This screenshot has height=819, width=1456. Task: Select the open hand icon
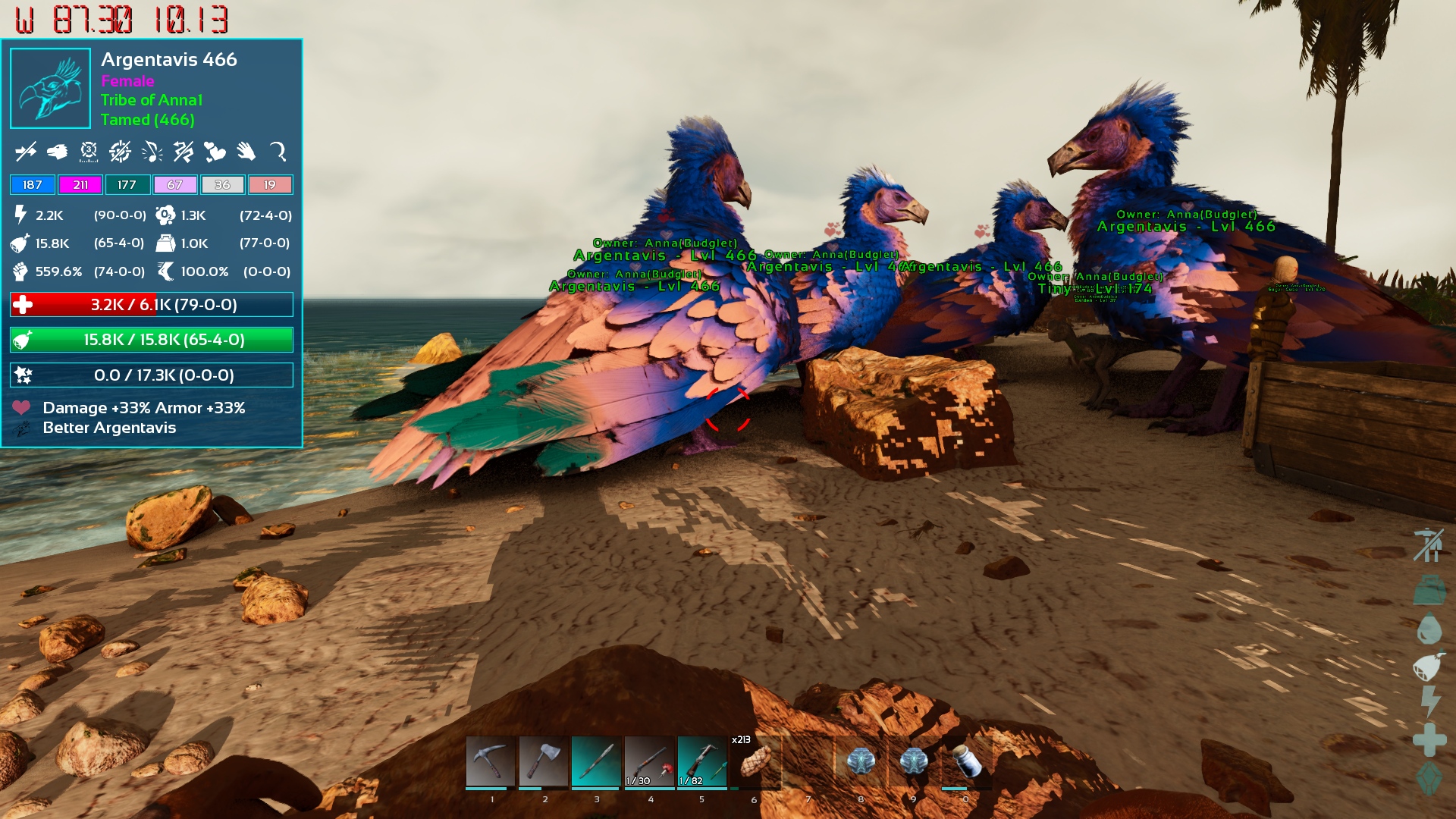click(246, 152)
